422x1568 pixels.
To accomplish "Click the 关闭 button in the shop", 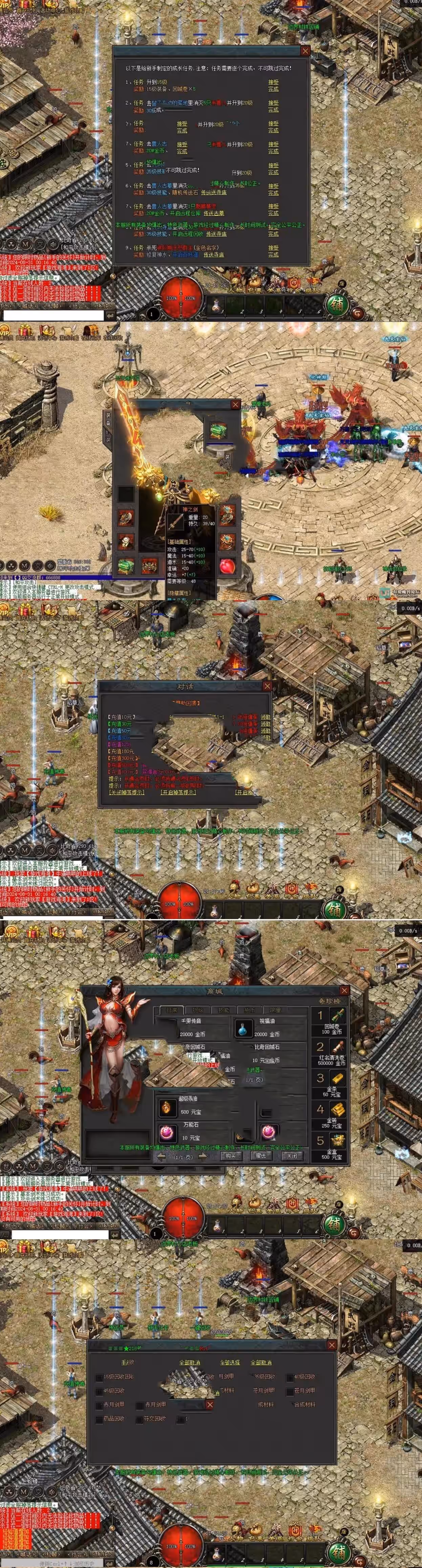I will click(292, 1155).
